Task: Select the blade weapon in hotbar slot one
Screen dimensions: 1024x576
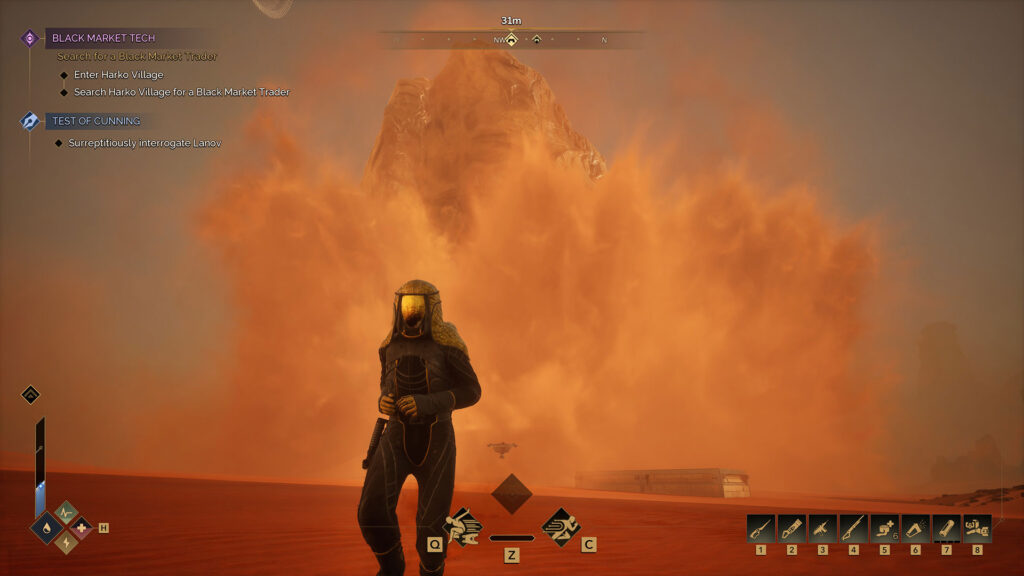Action: (x=761, y=528)
